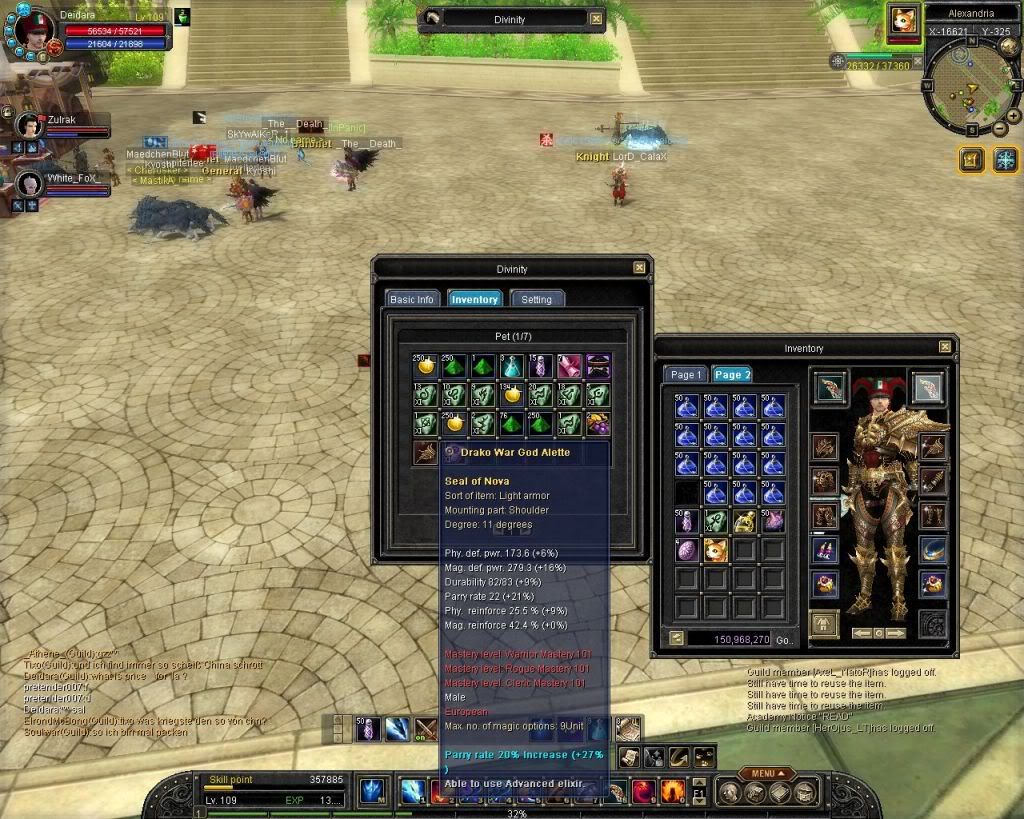The image size is (1024, 819).
Task: Expand the MENU button
Action: (x=764, y=773)
